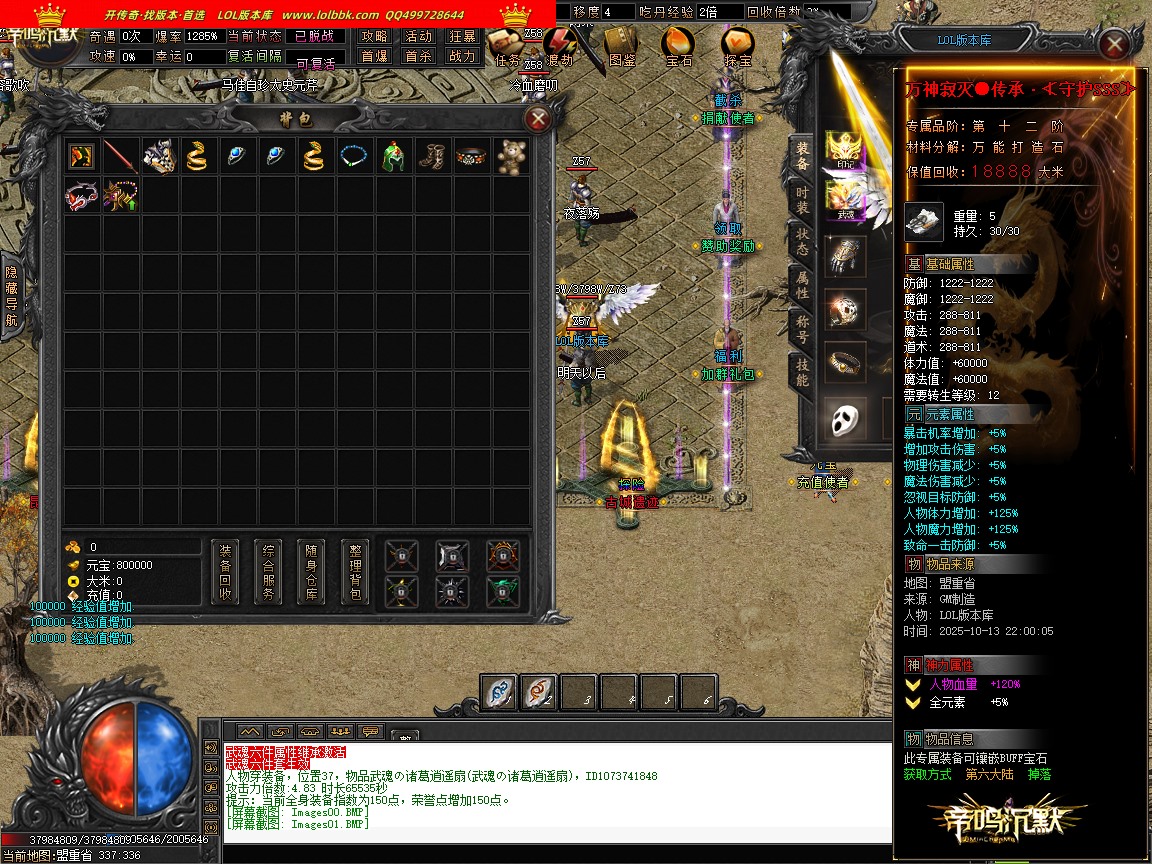The width and height of the screenshot is (1152, 864).
Task: Click the 攻略 guide button
Action: coord(374,36)
